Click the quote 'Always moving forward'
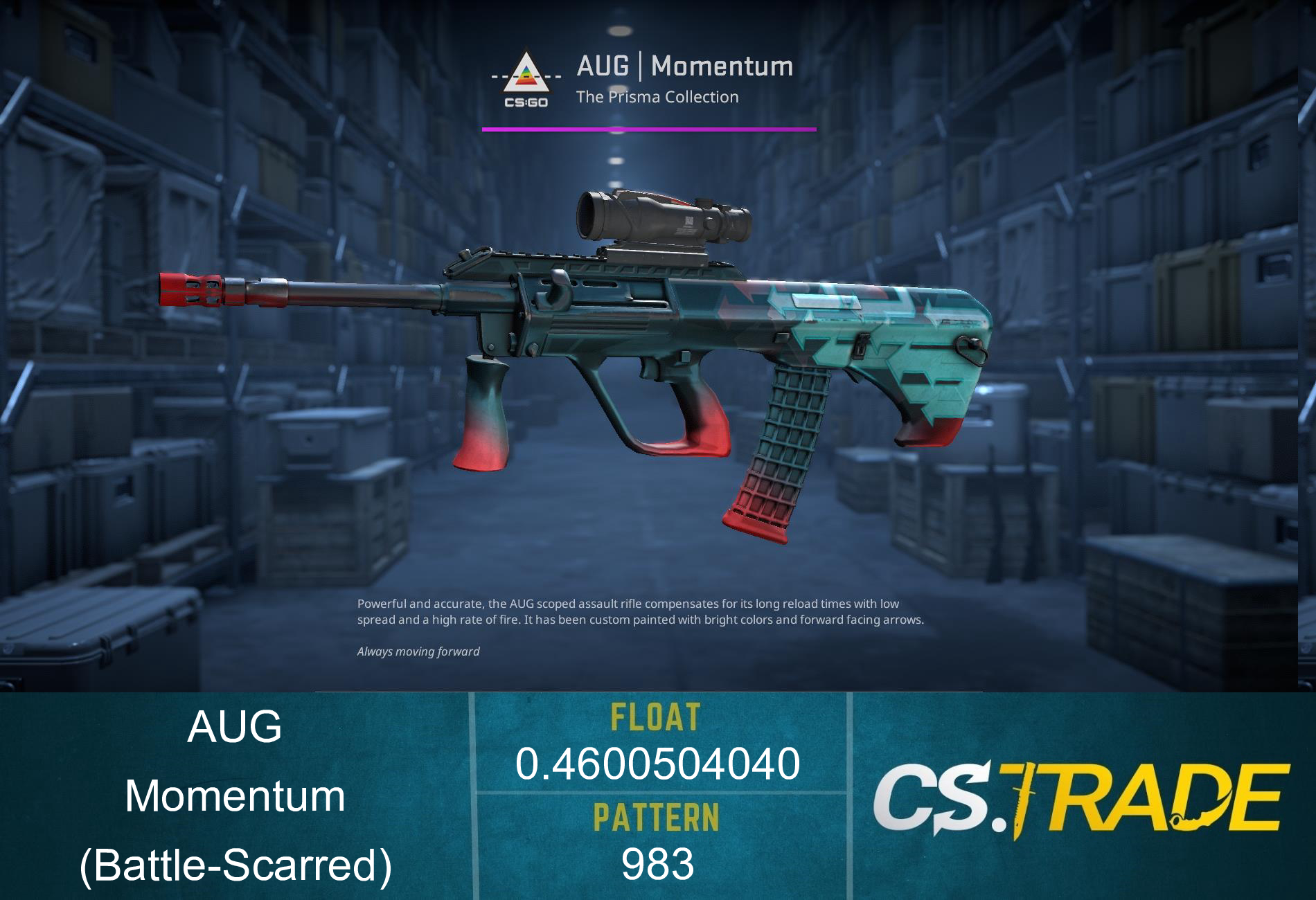 pos(418,651)
